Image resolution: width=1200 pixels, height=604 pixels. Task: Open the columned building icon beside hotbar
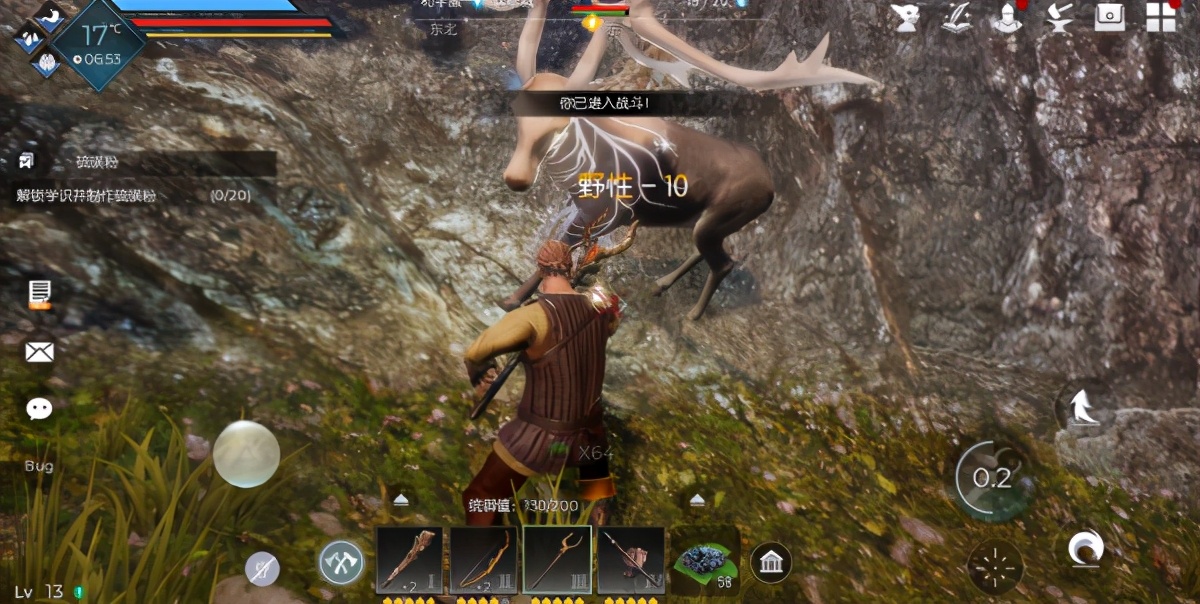[x=771, y=562]
